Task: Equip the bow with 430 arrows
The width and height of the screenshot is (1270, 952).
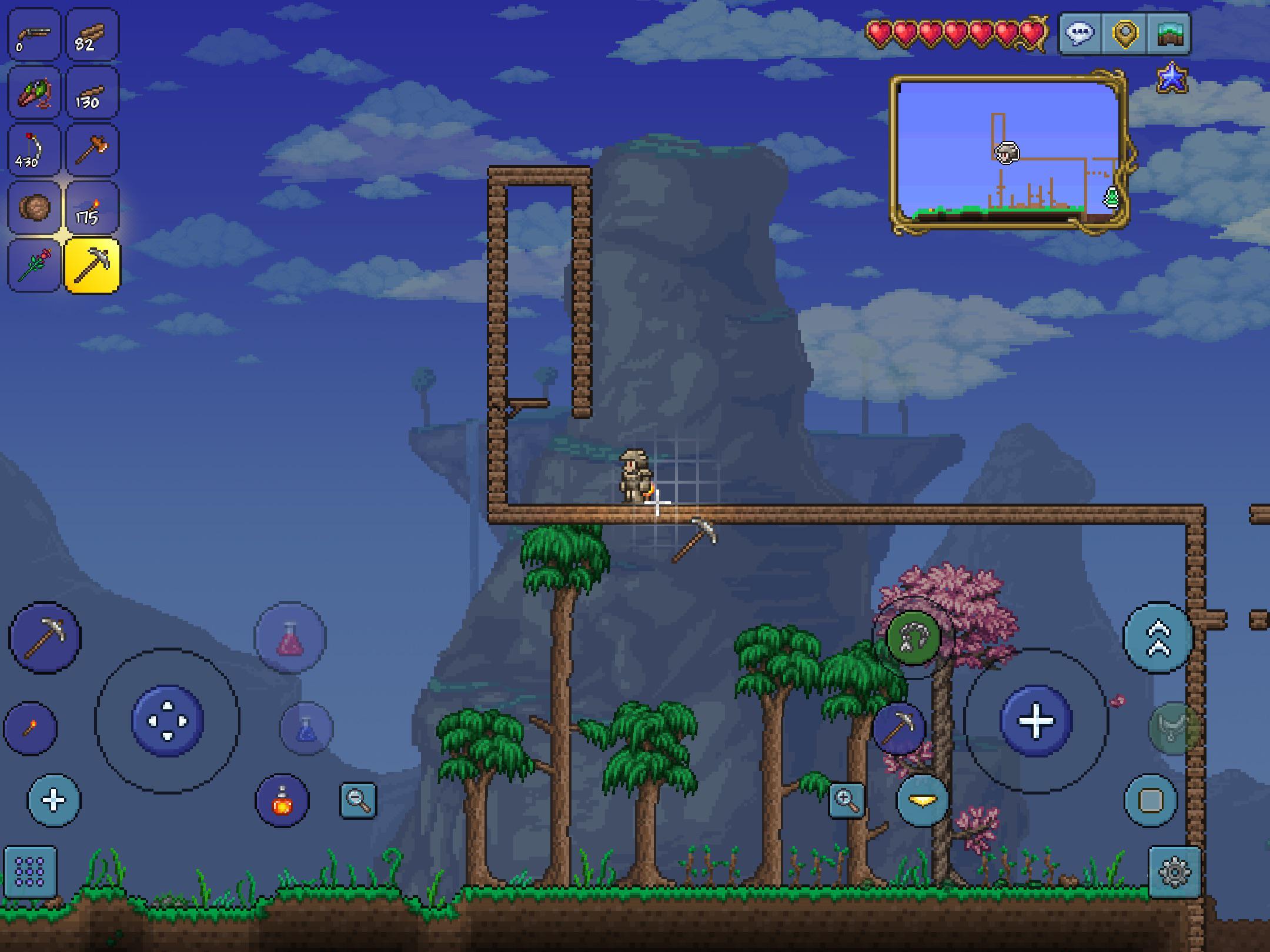Action: (34, 150)
